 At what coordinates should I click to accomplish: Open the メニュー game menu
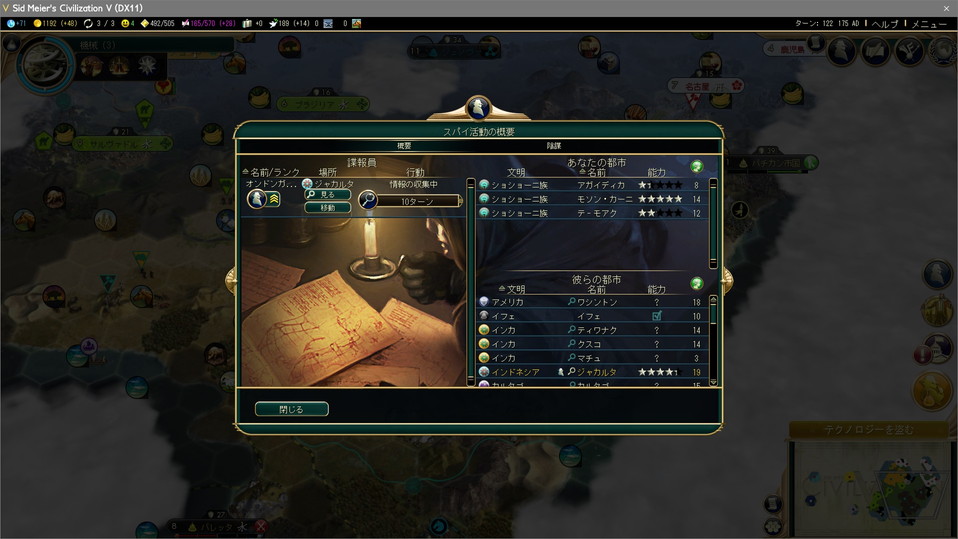[929, 23]
